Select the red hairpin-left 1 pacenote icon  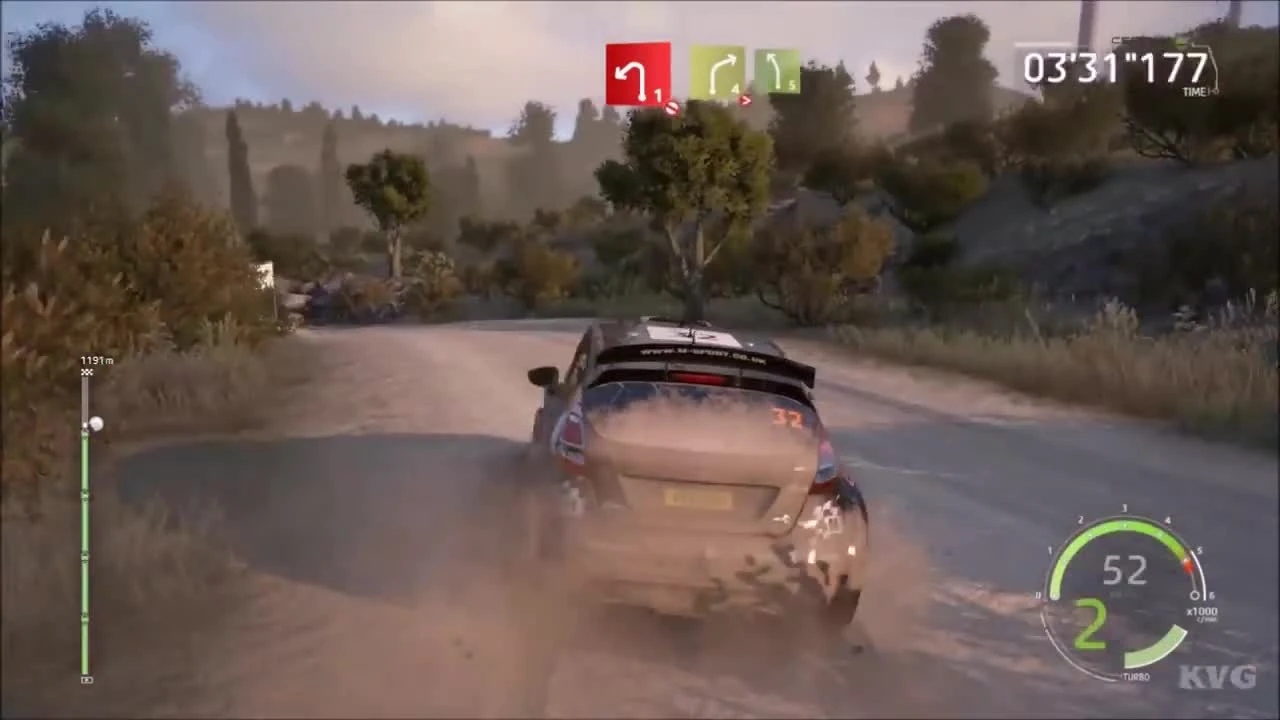pyautogui.click(x=638, y=72)
